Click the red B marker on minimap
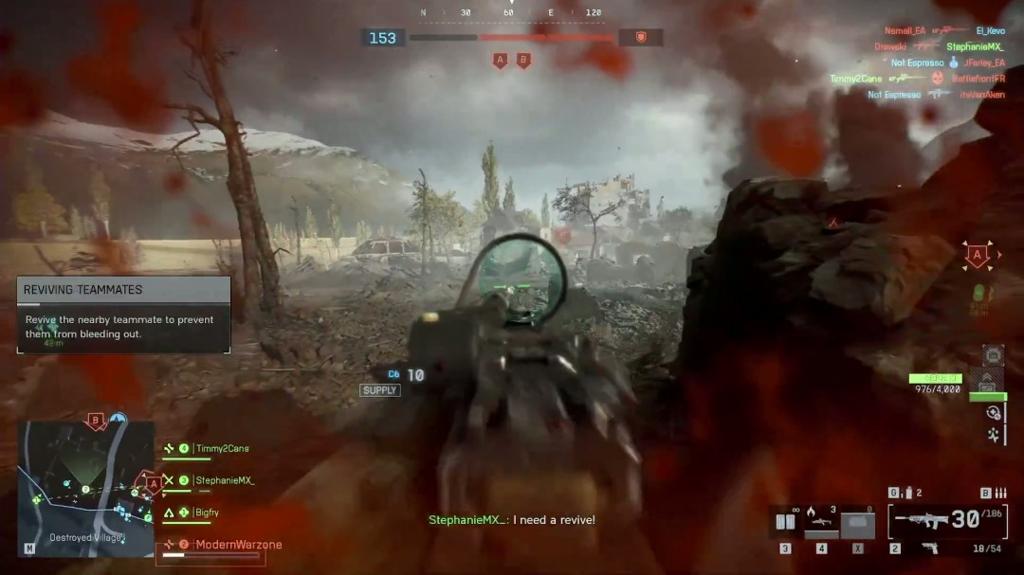 click(x=96, y=420)
